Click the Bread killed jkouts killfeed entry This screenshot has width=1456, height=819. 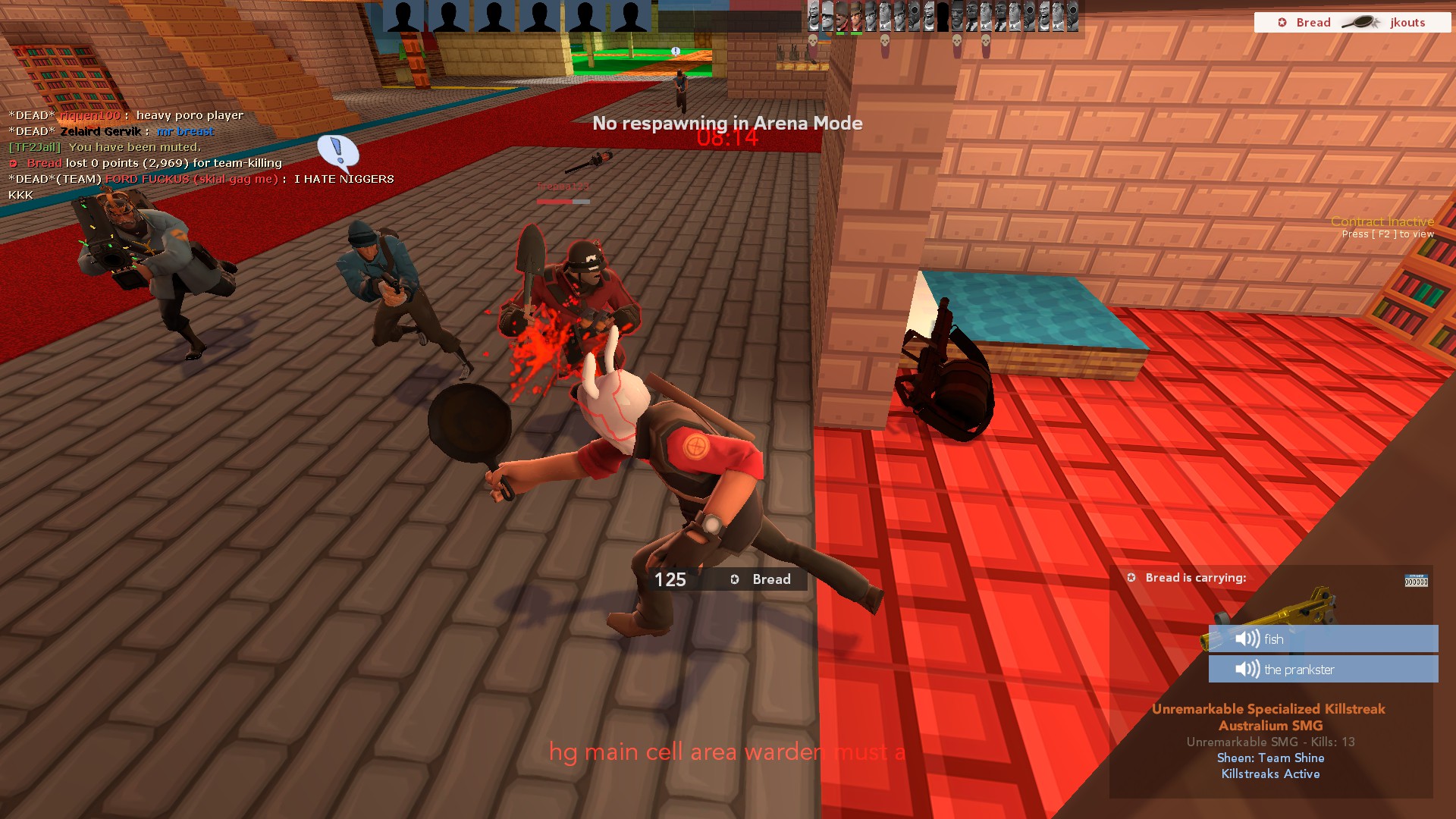coord(1352,23)
